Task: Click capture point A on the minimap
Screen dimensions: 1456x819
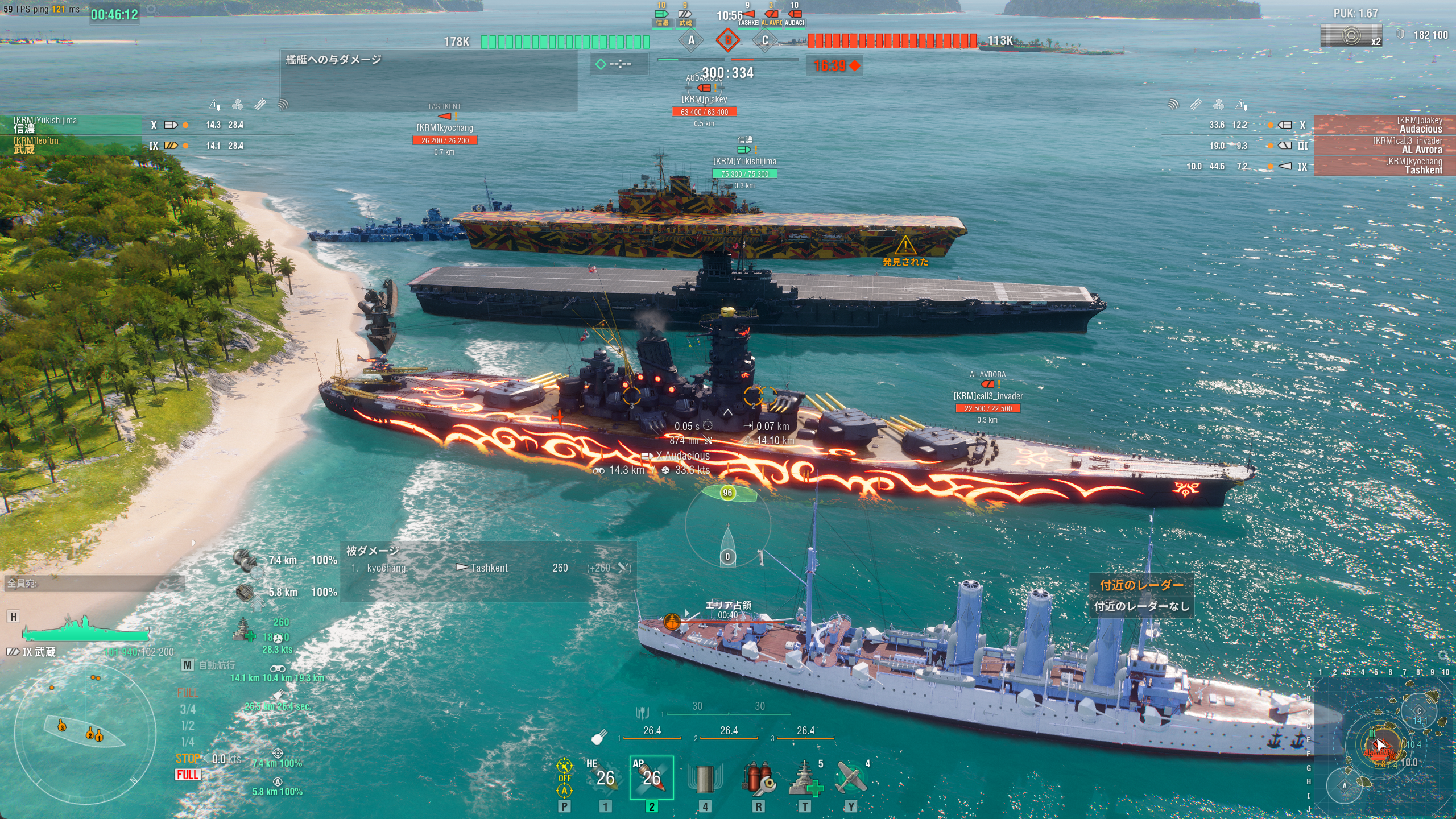Action: [1345, 786]
